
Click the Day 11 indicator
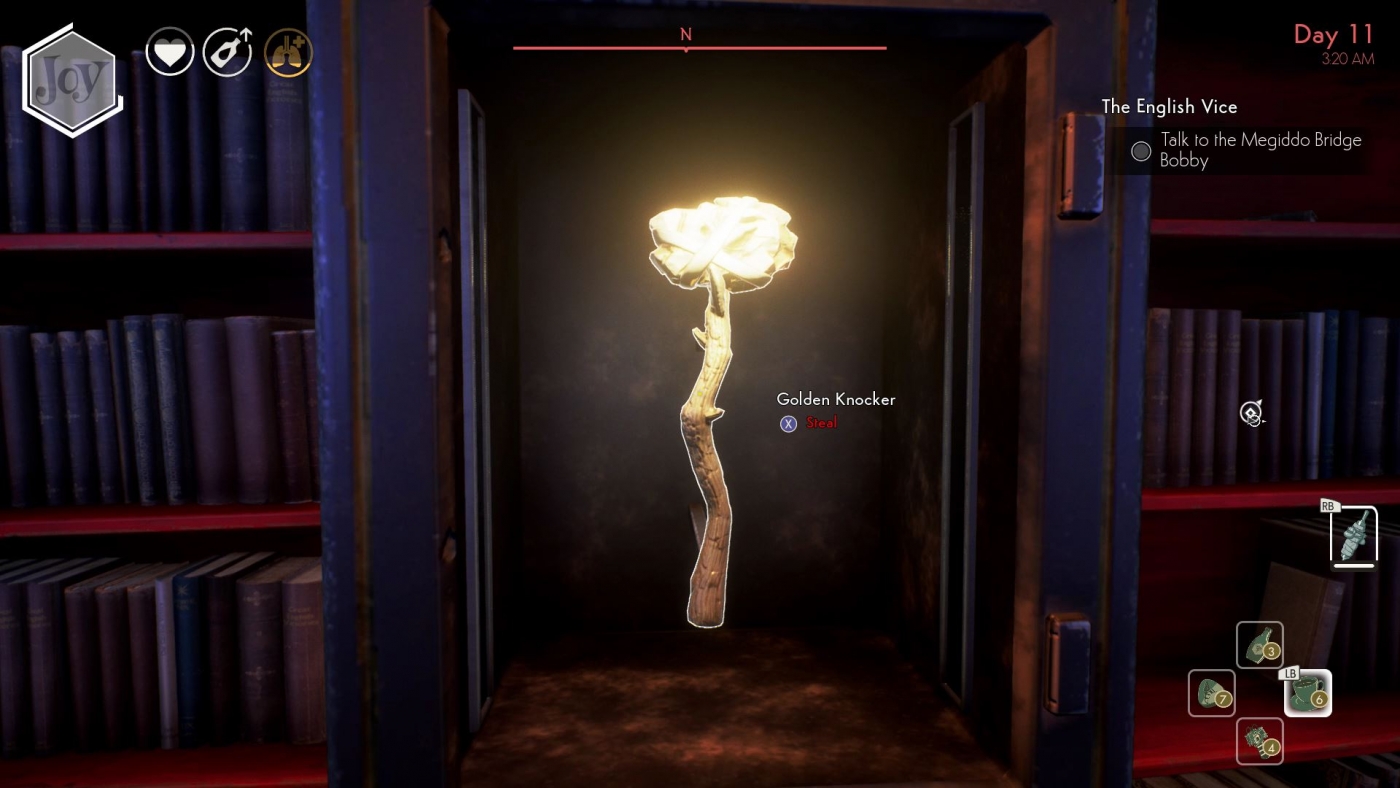pos(1333,35)
